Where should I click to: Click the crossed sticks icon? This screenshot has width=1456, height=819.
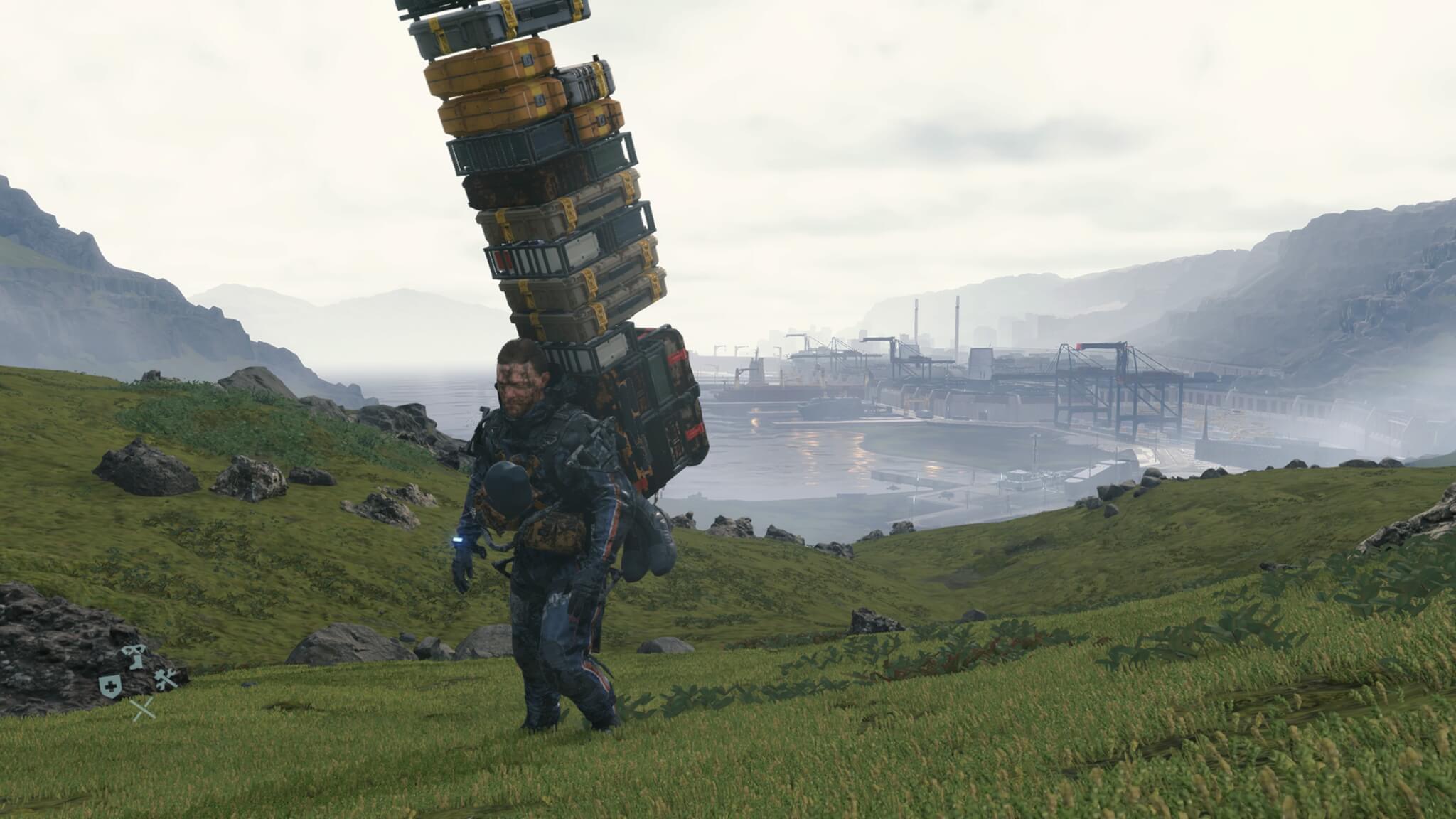point(143,709)
